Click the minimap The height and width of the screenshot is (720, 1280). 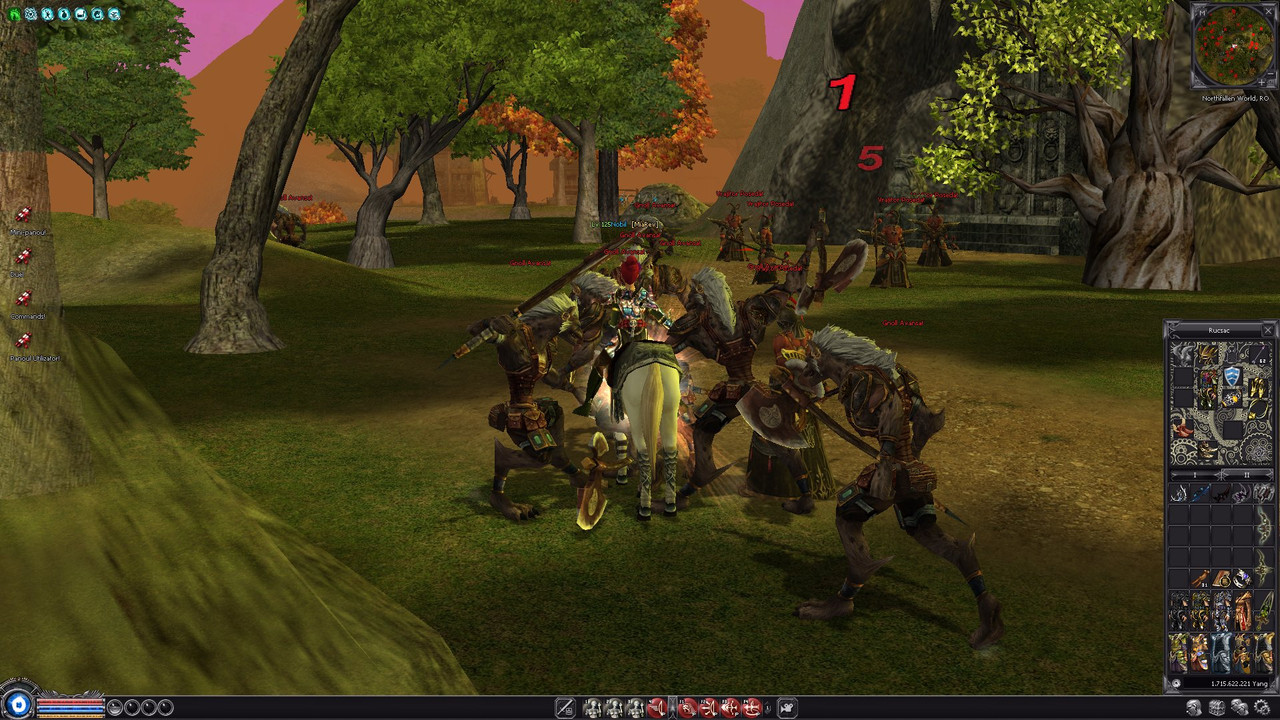tap(1234, 46)
